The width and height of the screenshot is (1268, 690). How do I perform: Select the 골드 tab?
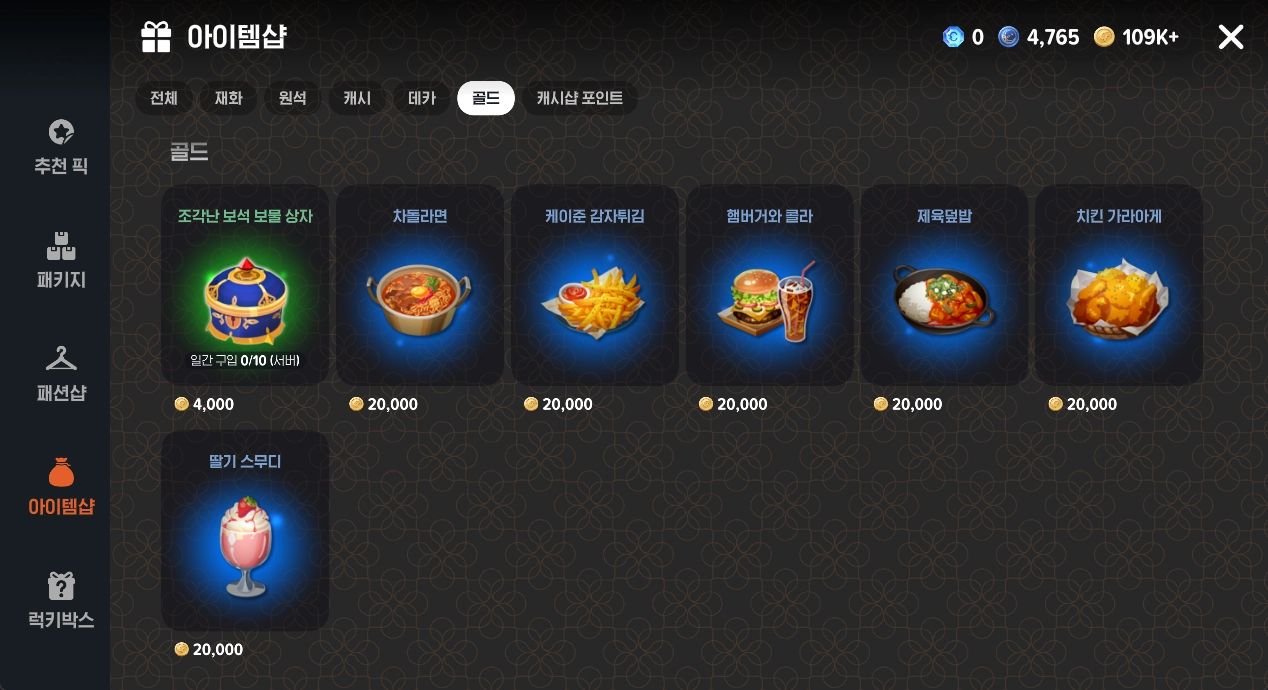486,98
